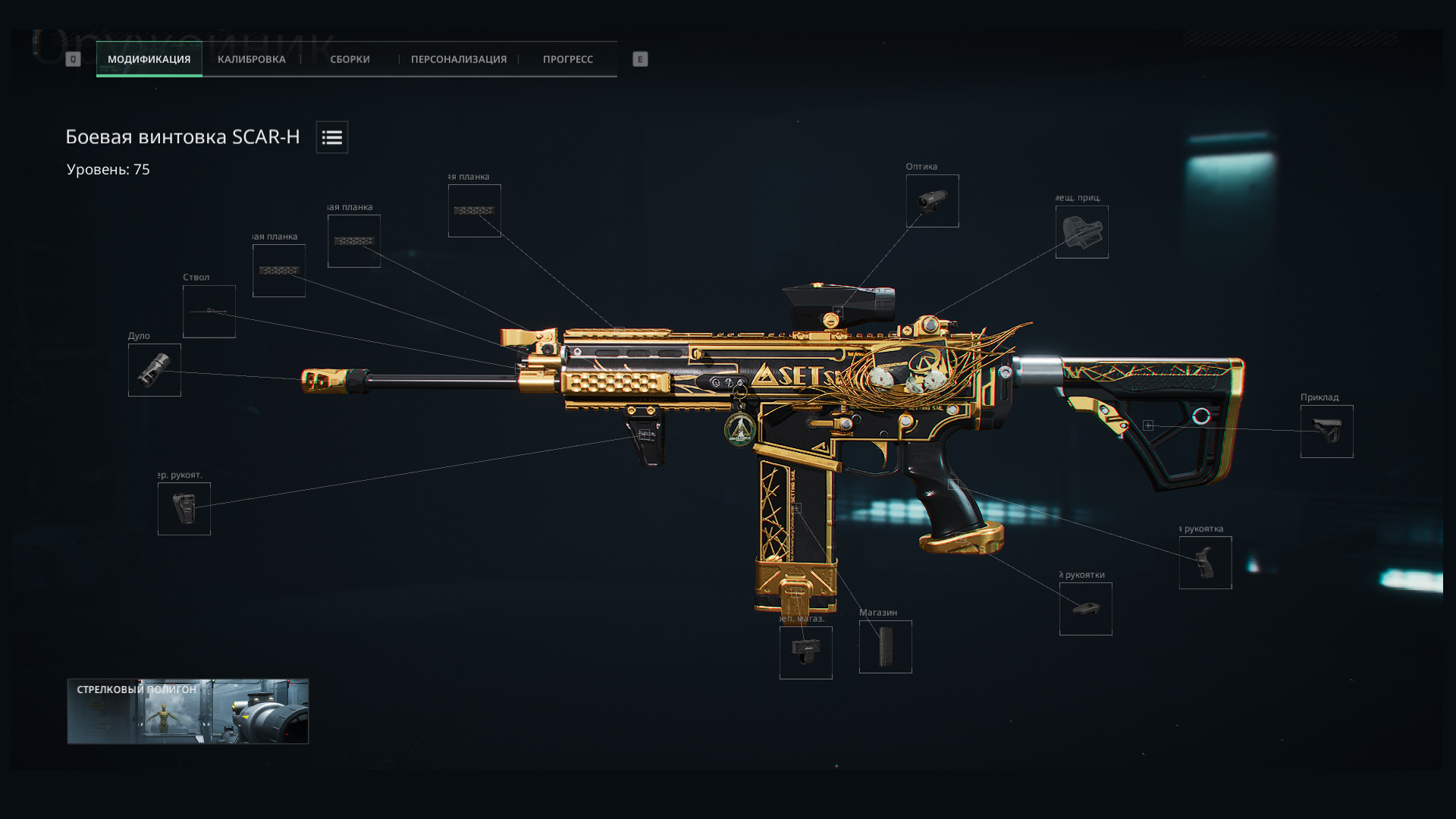Select the Приклад stock slot
This screenshot has width=1456, height=819.
[x=1326, y=431]
